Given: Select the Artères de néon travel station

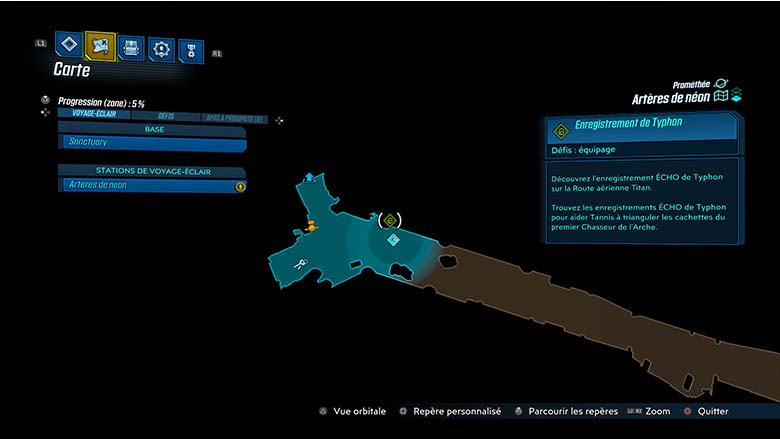Looking at the screenshot, I should pyautogui.click(x=152, y=185).
